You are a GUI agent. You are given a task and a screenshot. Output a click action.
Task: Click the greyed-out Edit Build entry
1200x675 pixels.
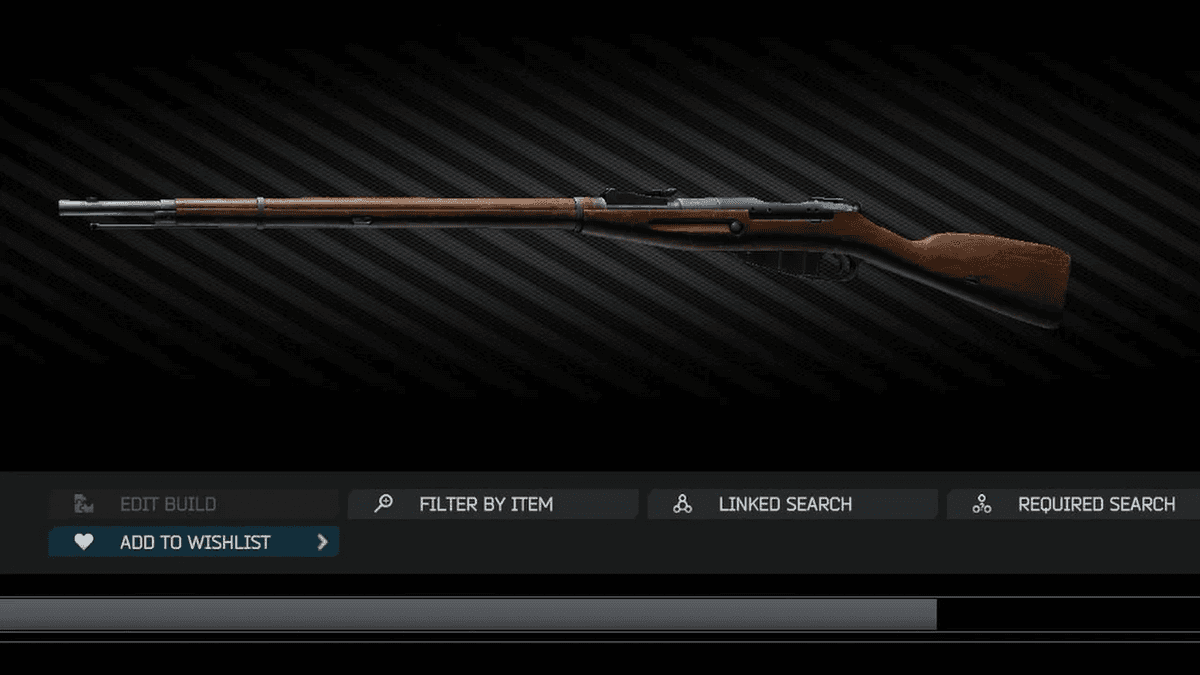point(168,504)
